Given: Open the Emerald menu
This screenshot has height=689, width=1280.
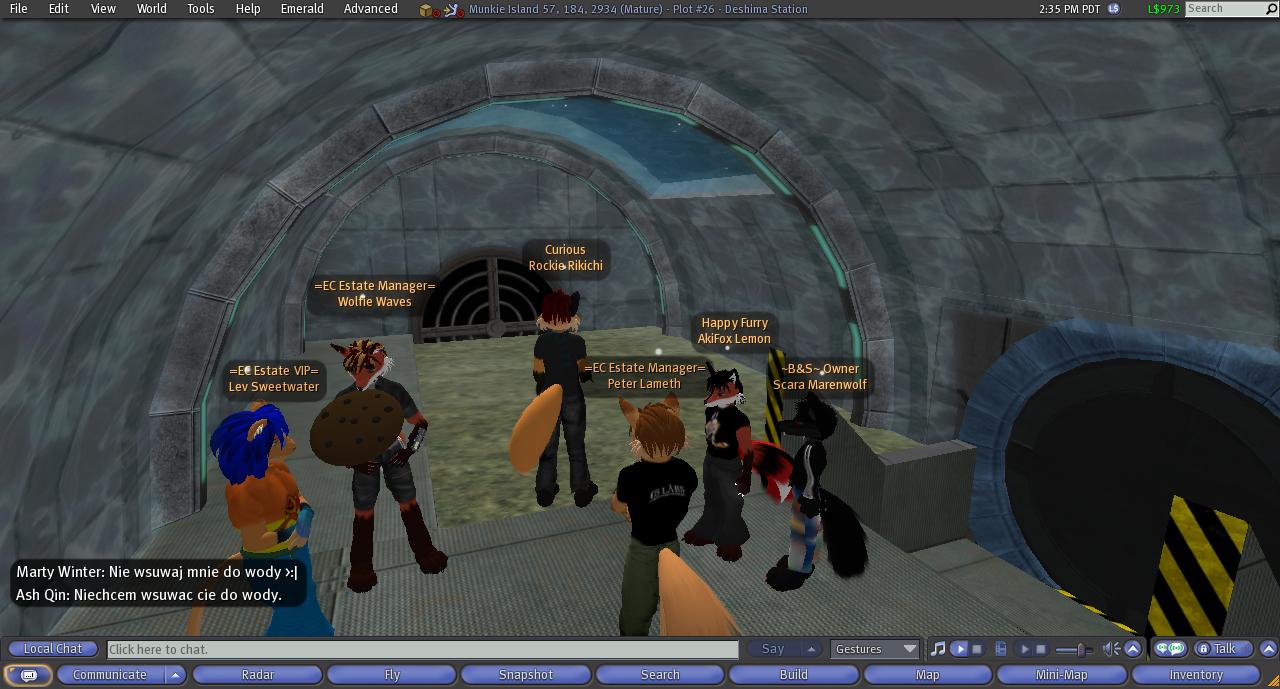Looking at the screenshot, I should click(x=301, y=9).
